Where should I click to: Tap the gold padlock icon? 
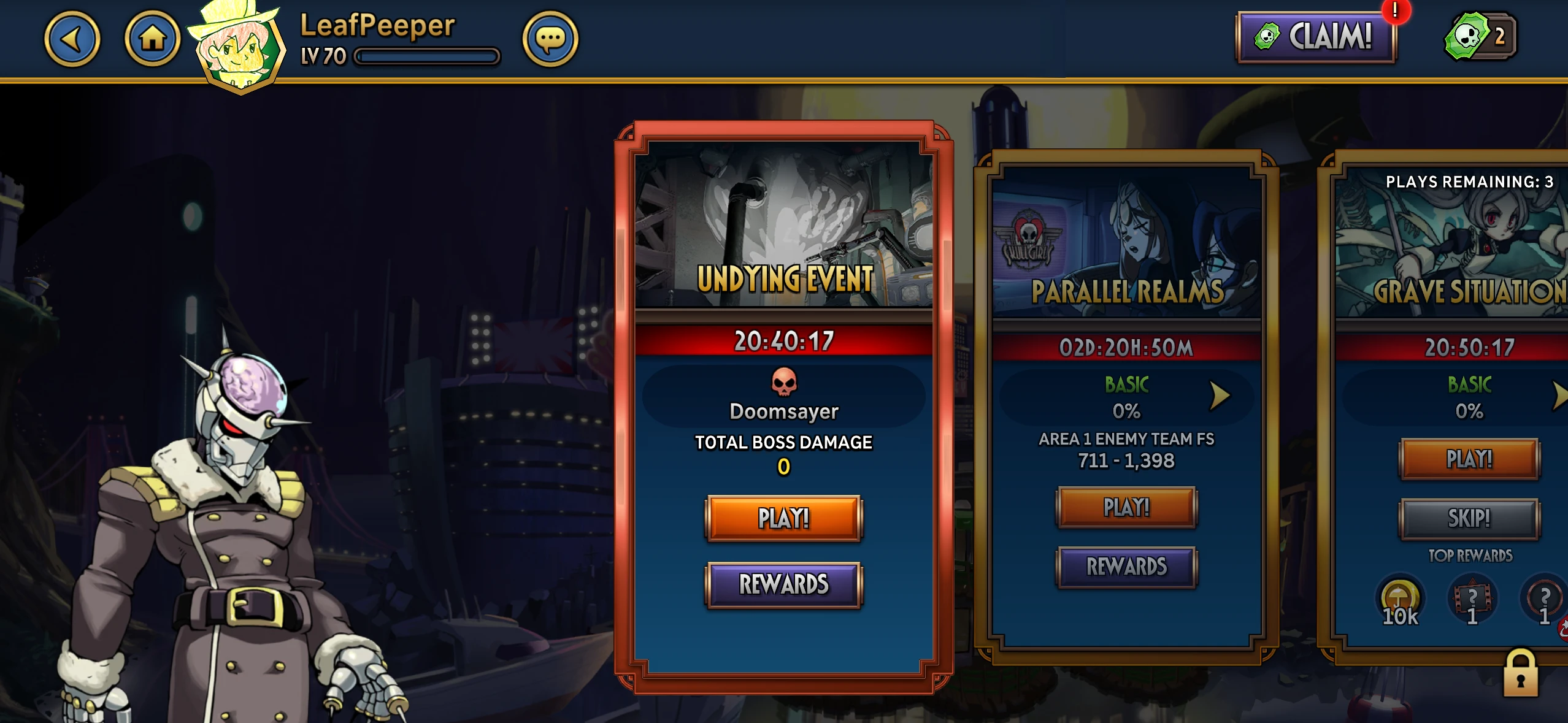pyautogui.click(x=1520, y=673)
